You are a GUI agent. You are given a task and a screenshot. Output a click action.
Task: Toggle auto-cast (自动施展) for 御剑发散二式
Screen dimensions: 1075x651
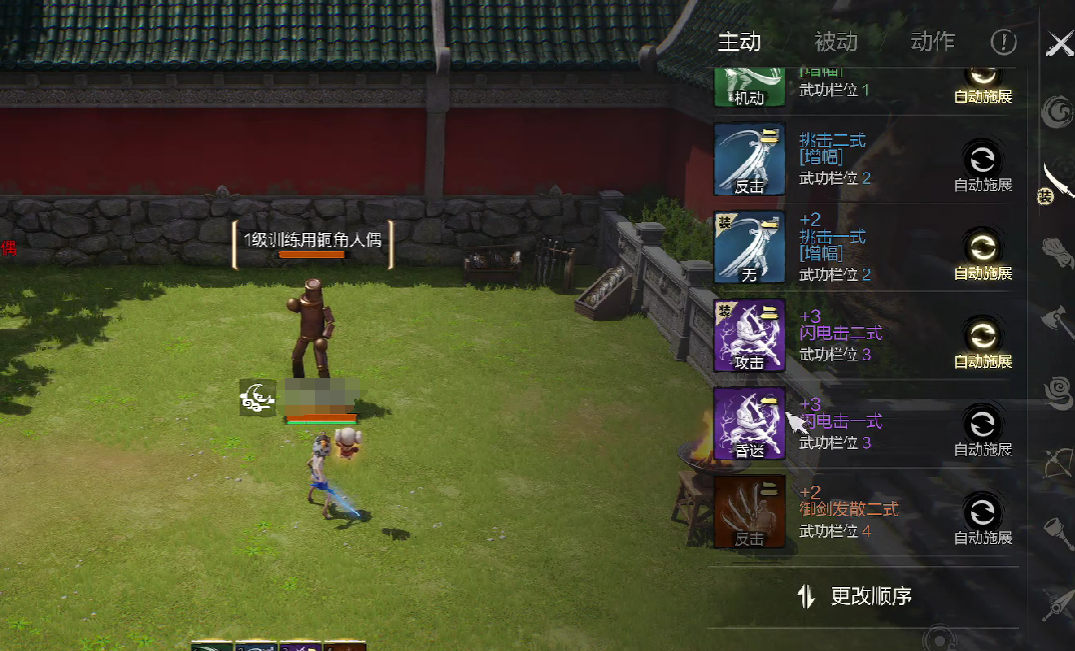(983, 511)
